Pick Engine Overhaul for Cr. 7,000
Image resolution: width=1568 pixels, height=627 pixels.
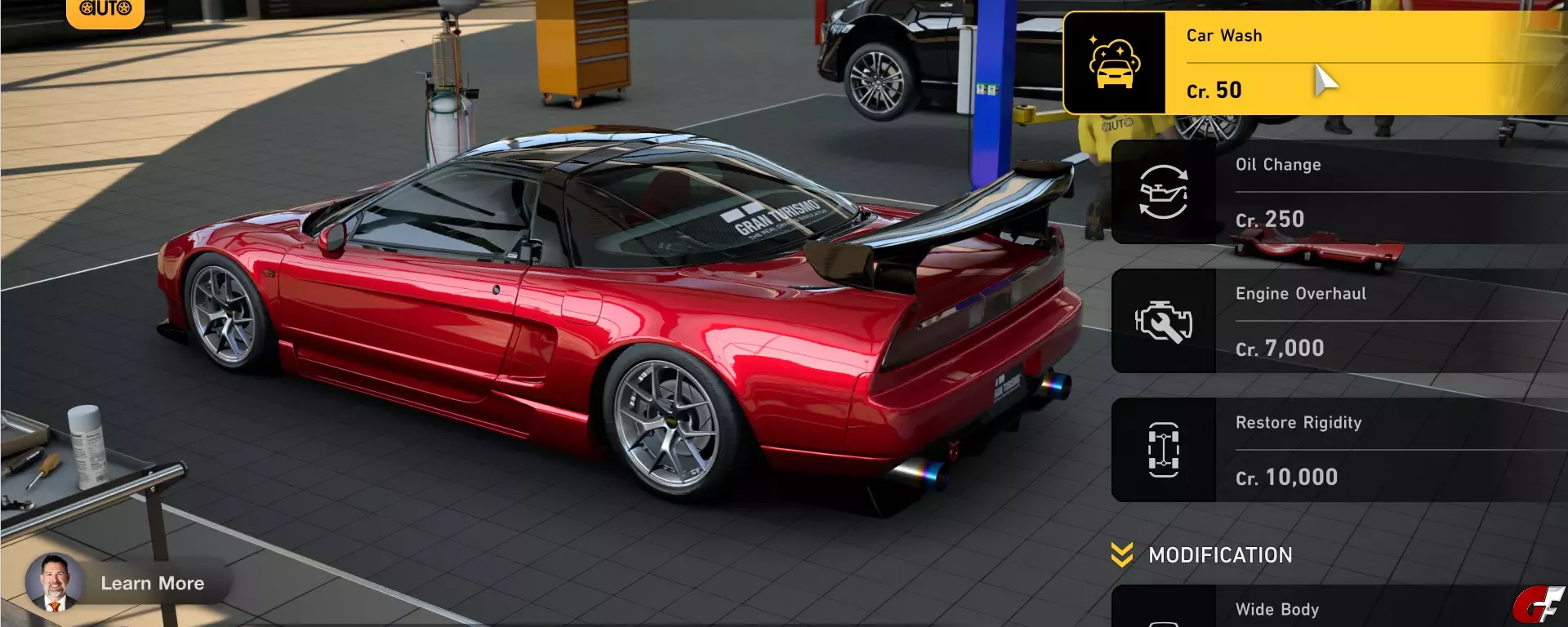click(x=1339, y=321)
